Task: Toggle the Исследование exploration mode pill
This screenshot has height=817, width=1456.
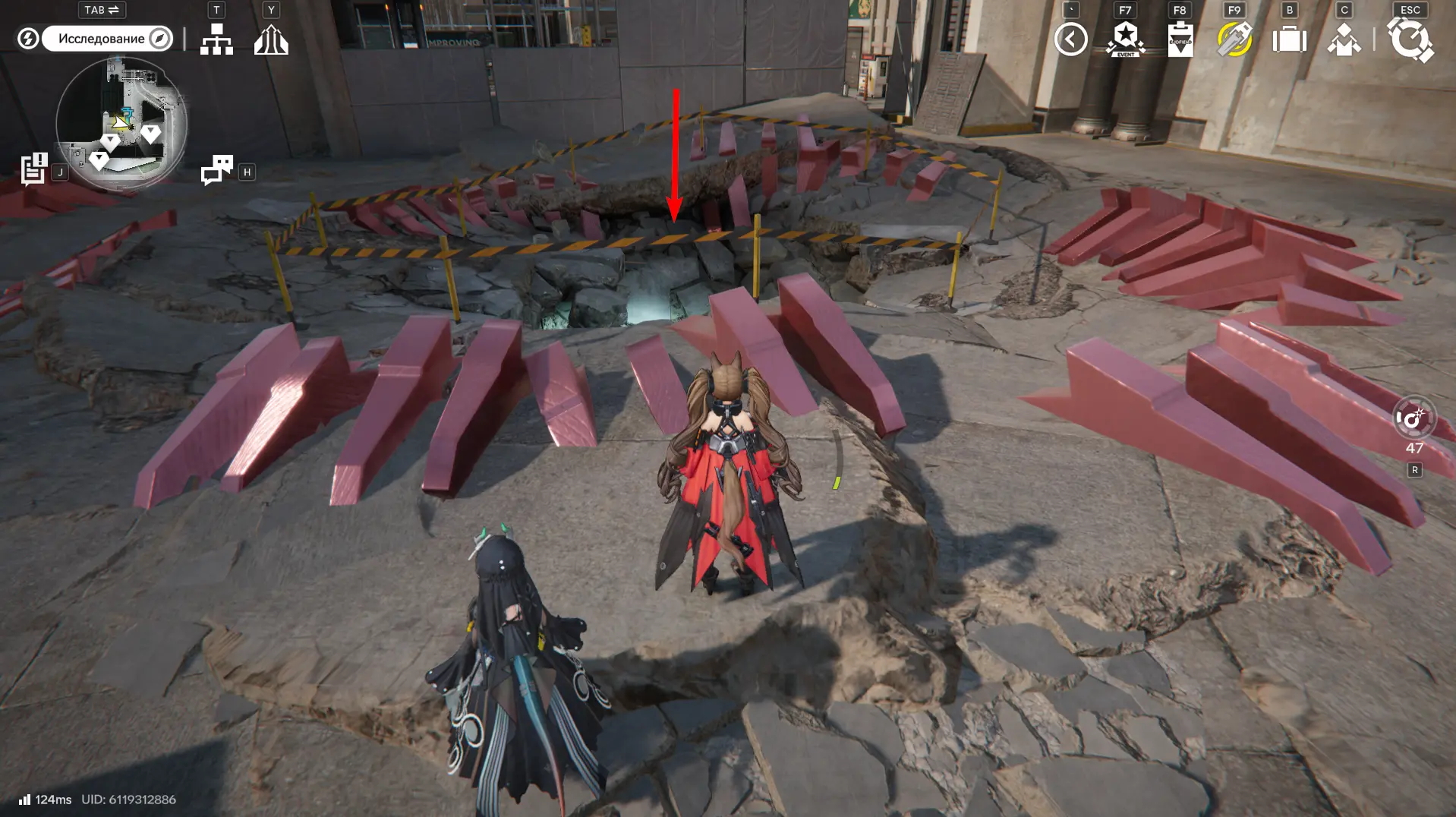Action: coord(107,39)
